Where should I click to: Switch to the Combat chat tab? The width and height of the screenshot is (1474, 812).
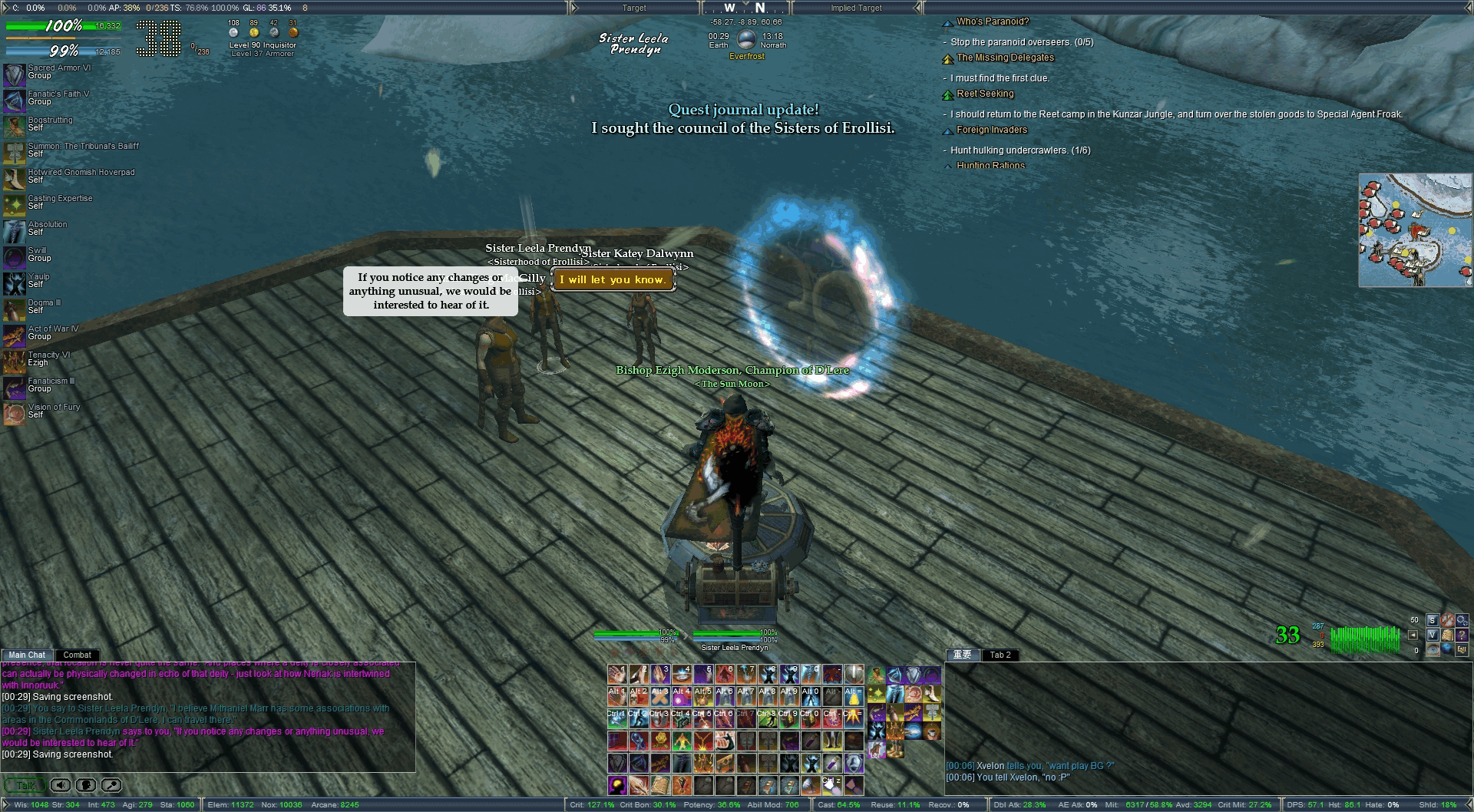tap(77, 655)
